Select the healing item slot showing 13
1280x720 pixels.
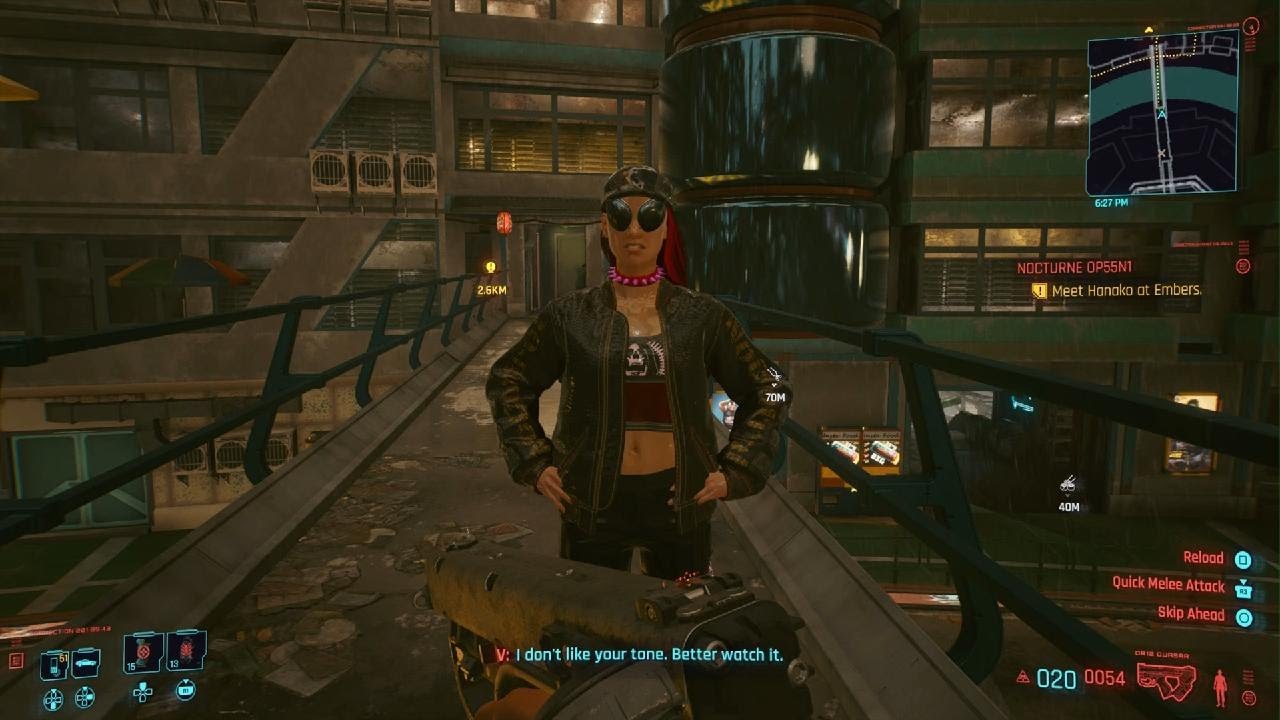click(186, 653)
